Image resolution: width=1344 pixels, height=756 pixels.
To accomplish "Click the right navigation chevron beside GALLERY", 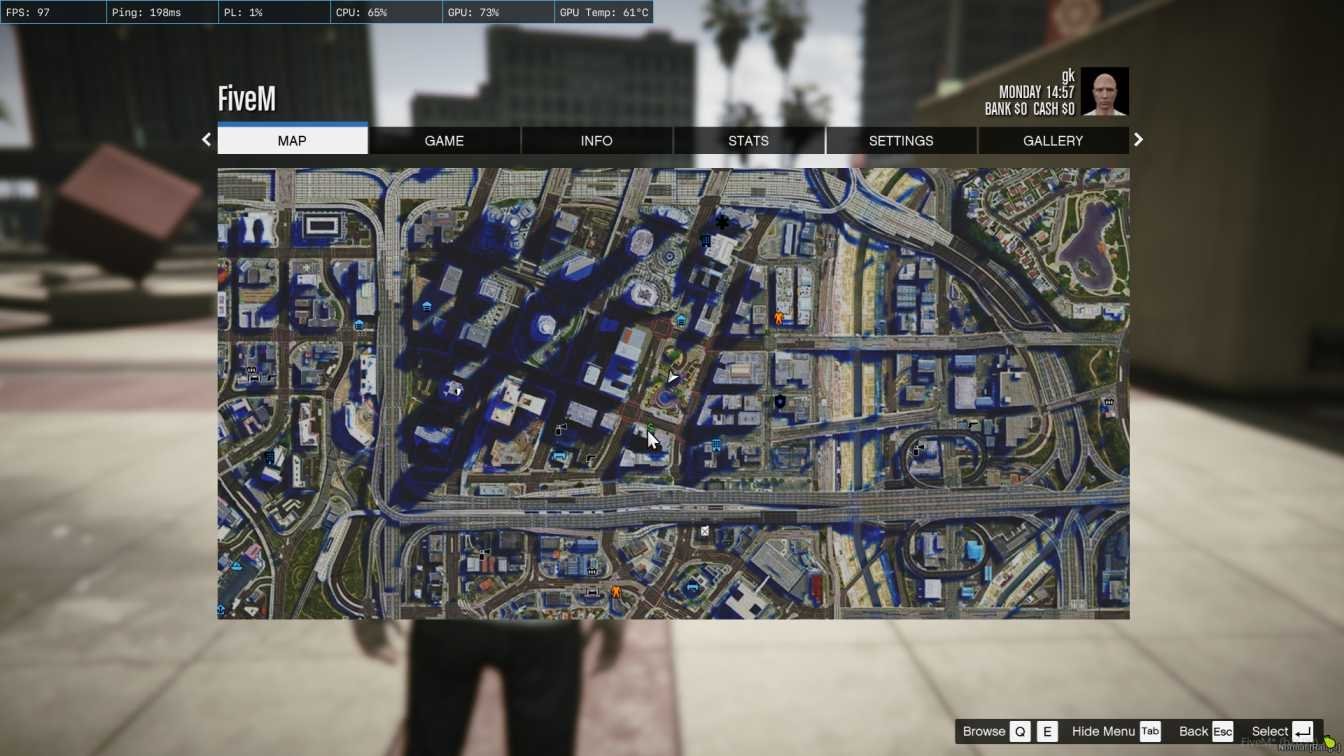I will [1138, 139].
